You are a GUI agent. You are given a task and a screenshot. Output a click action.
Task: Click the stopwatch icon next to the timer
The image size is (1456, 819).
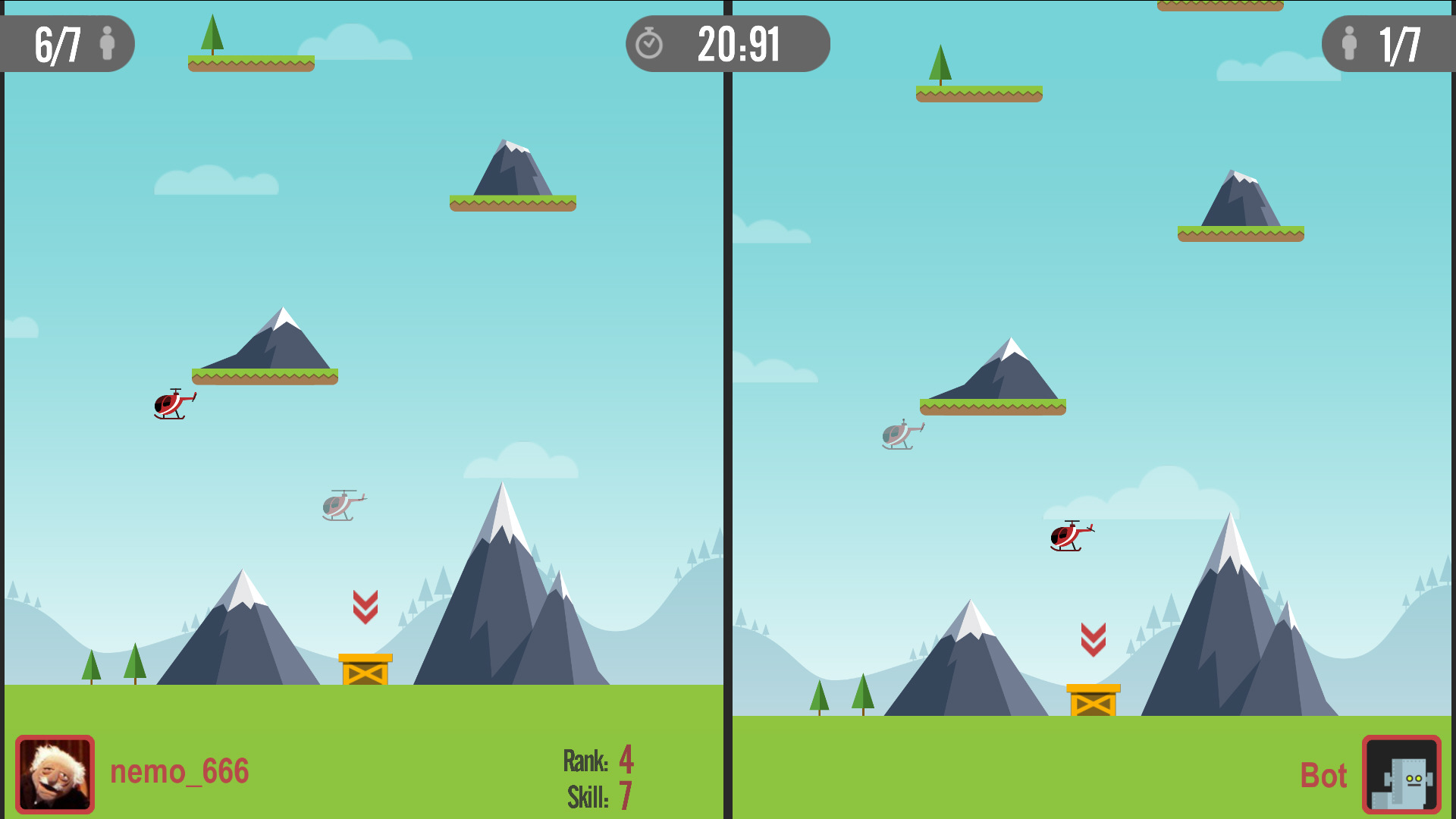tap(651, 44)
